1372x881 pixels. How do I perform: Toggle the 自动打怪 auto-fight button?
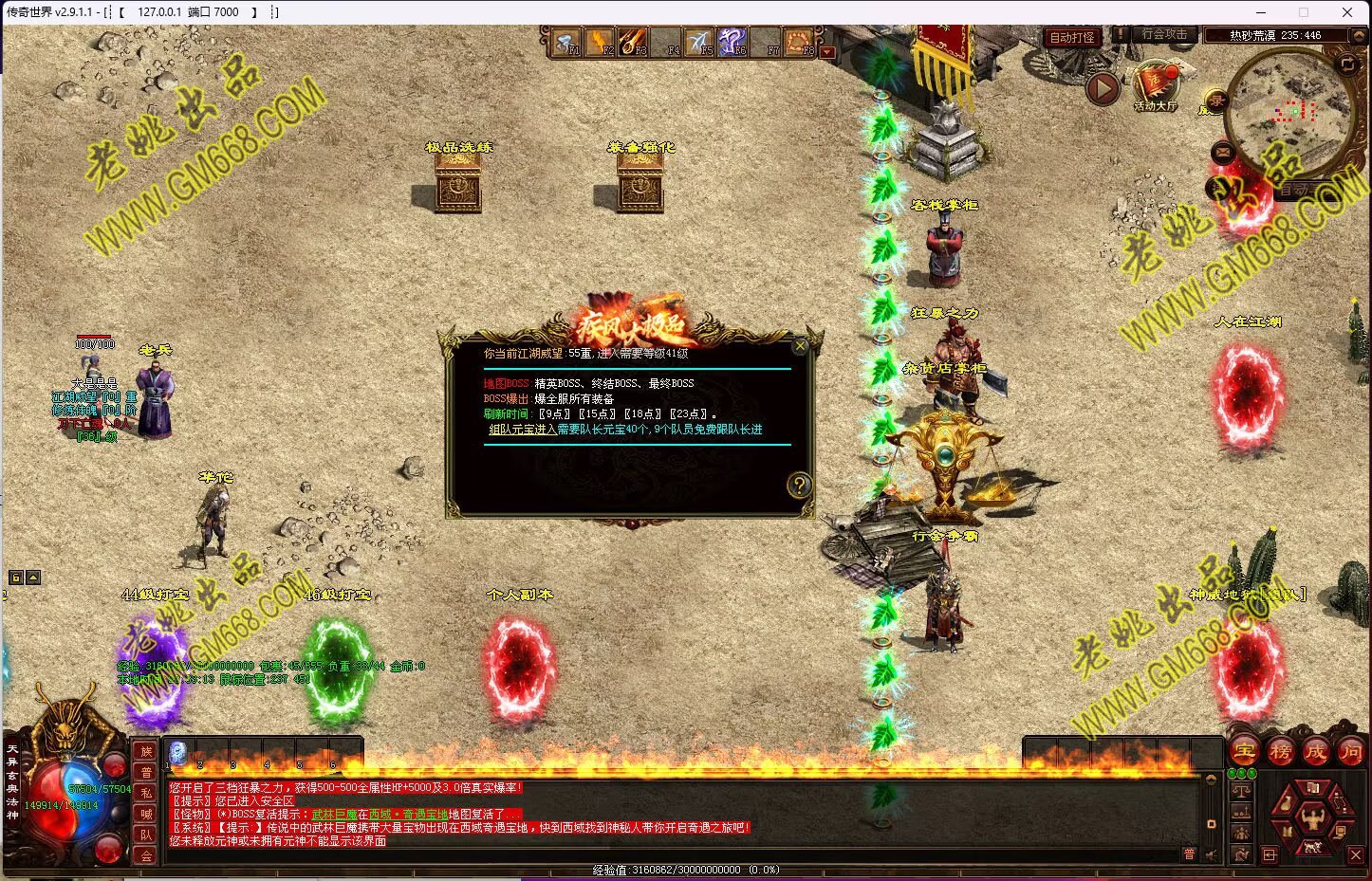(x=1072, y=37)
